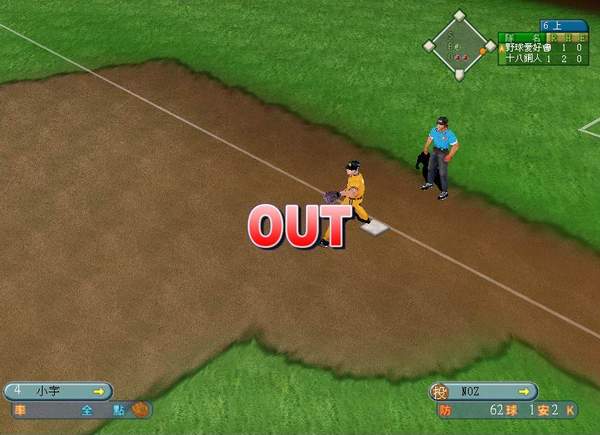Select the 野球愛好會 team row

(546, 47)
